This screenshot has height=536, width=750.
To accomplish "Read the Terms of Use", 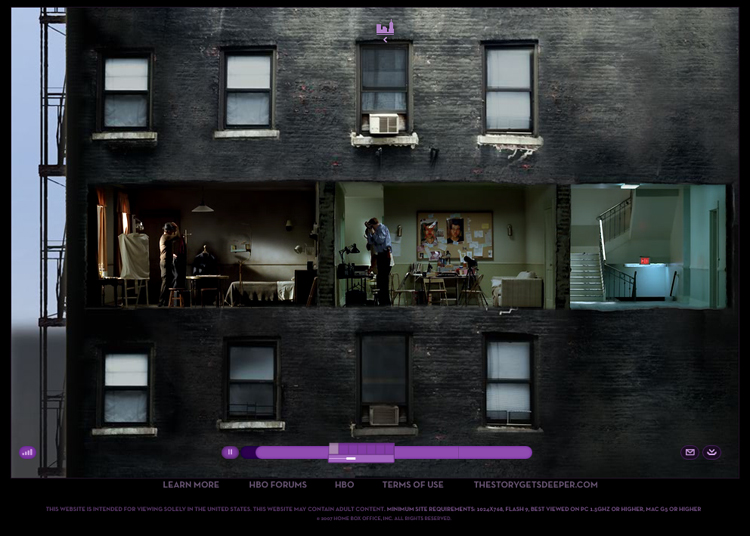I will click(x=413, y=485).
